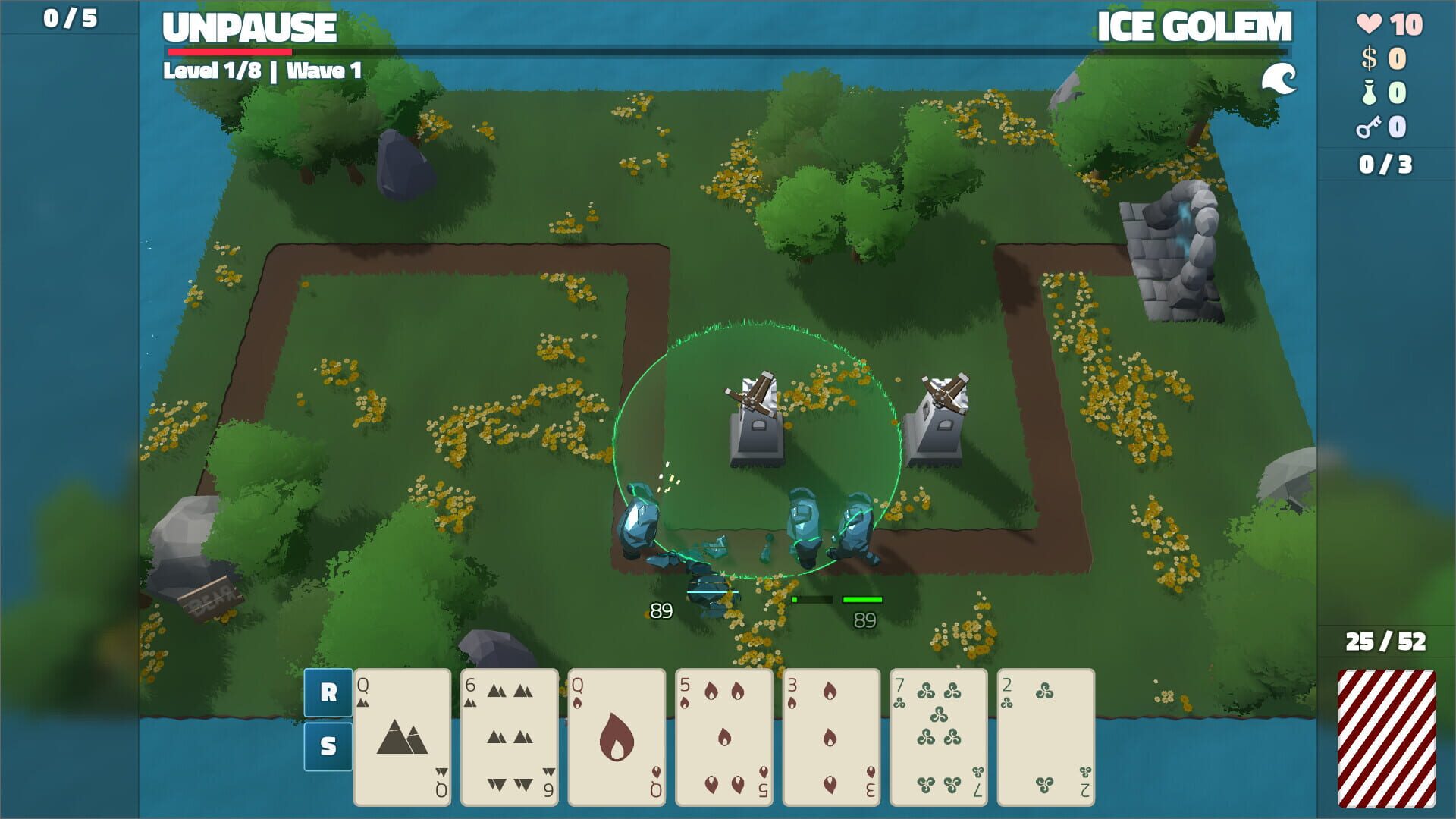Select the right catapult tower statue
1456x819 pixels.
click(x=937, y=417)
